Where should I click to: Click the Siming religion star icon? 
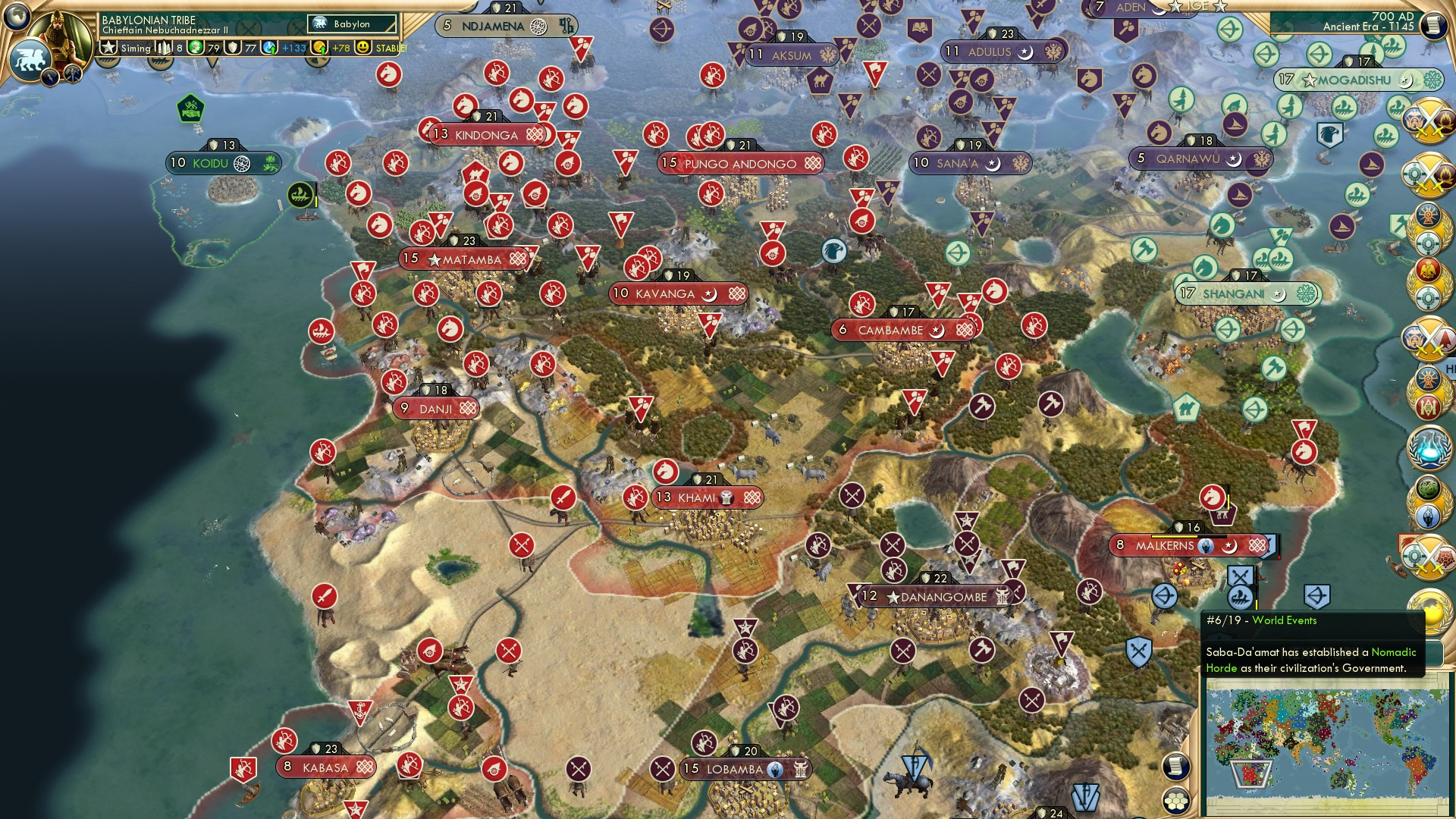pyautogui.click(x=109, y=47)
